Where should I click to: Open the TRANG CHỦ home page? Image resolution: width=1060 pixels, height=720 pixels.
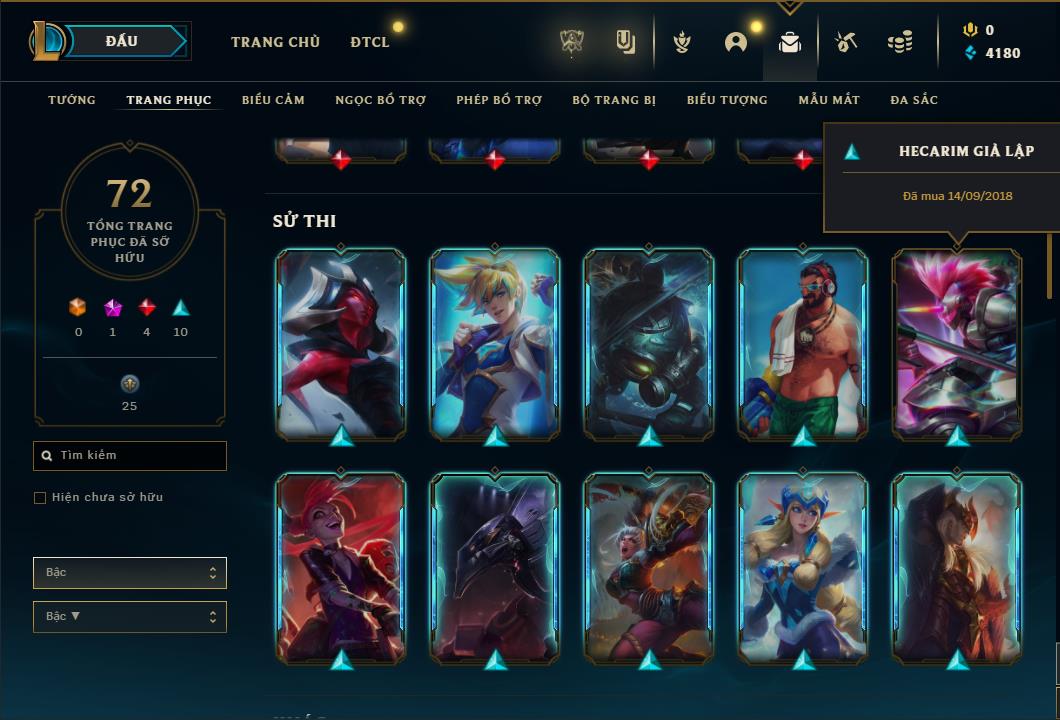[275, 42]
